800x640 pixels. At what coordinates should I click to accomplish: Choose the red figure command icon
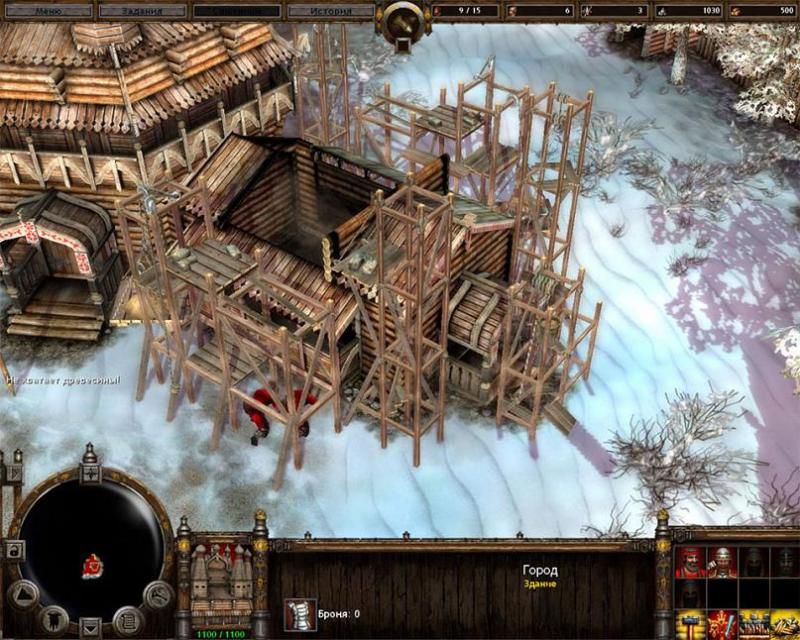pos(722,627)
